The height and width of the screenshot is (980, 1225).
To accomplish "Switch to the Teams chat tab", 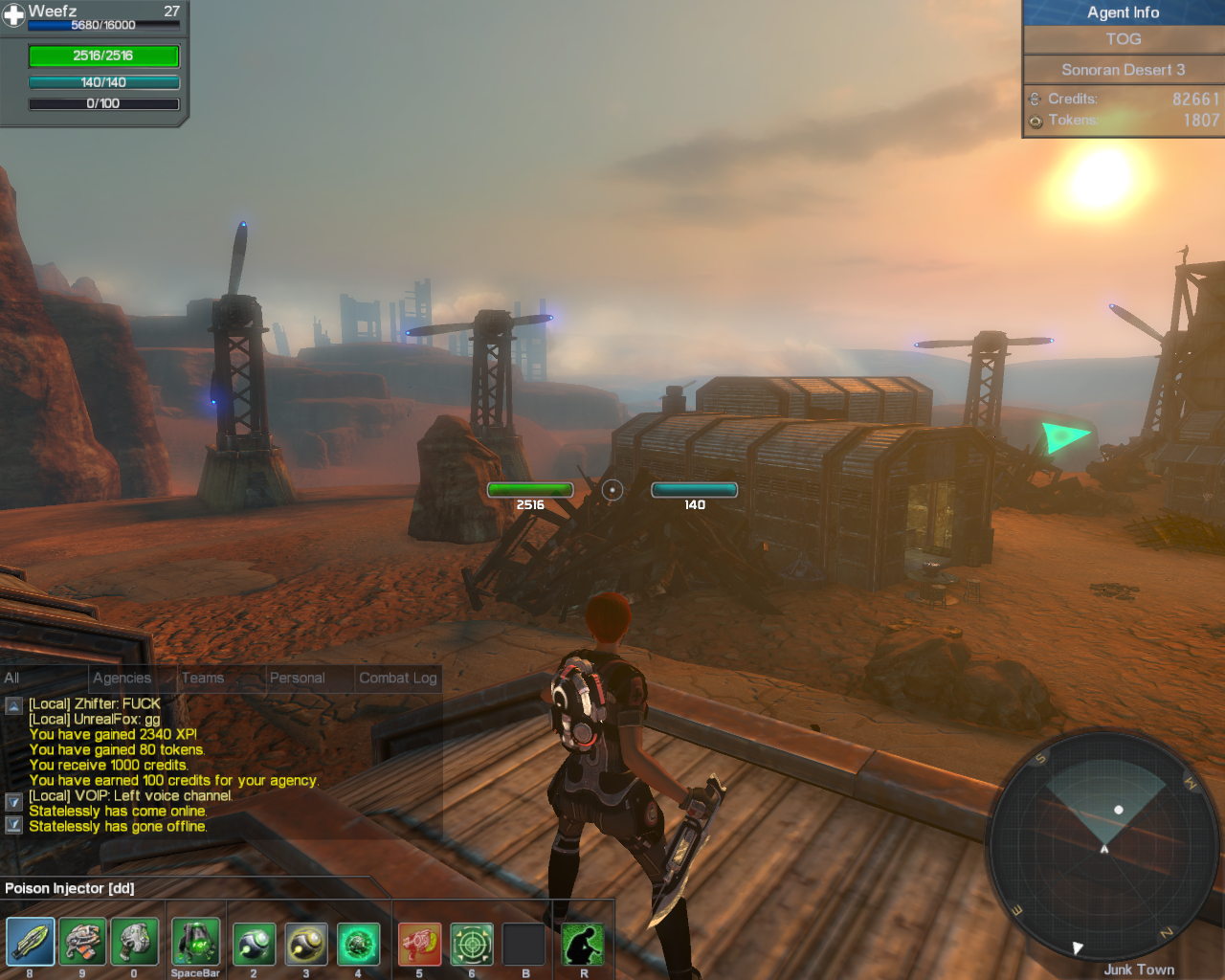I will pos(203,678).
